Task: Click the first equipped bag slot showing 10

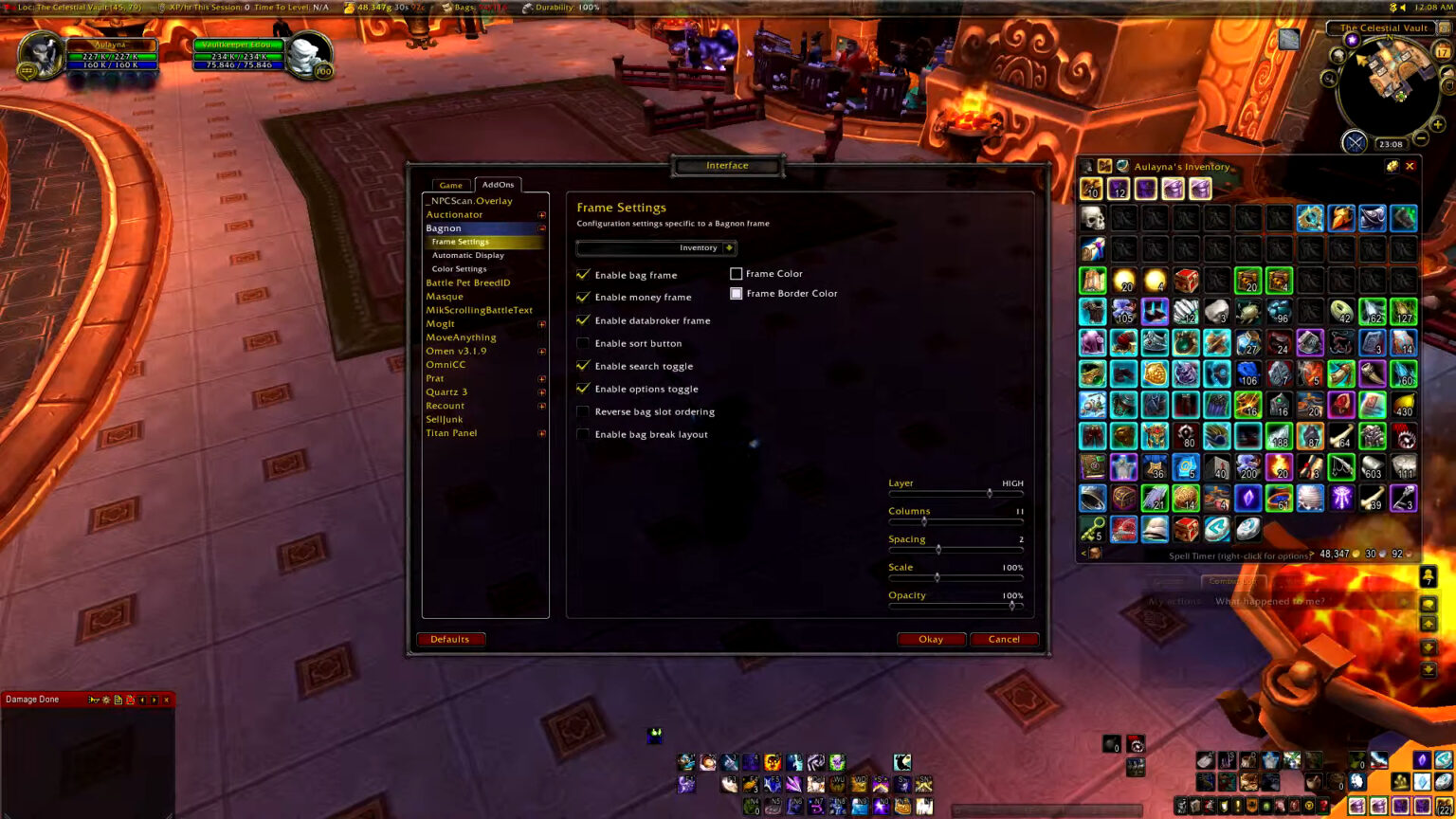Action: (1091, 188)
